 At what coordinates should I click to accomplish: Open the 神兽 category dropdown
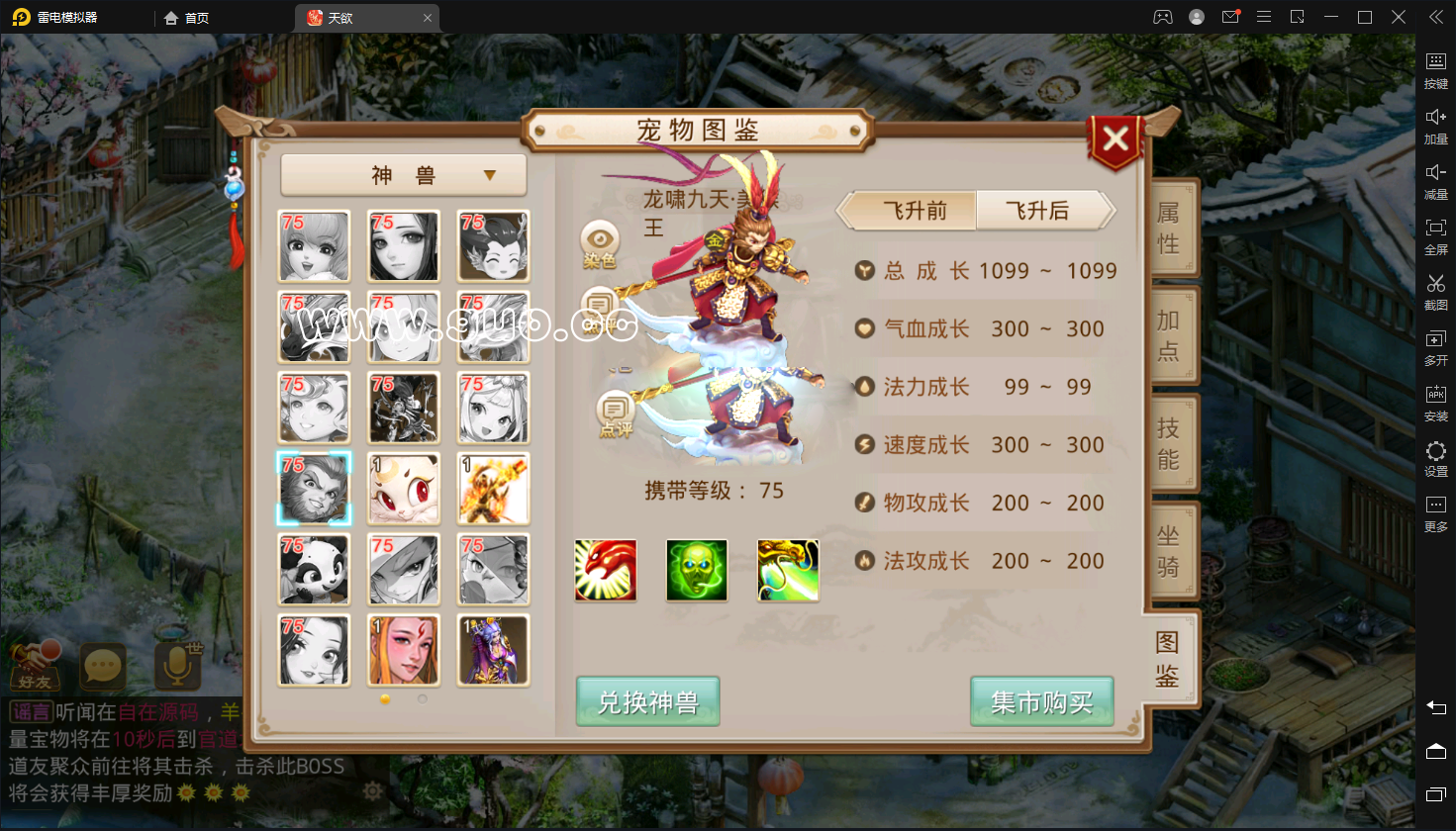(x=404, y=176)
